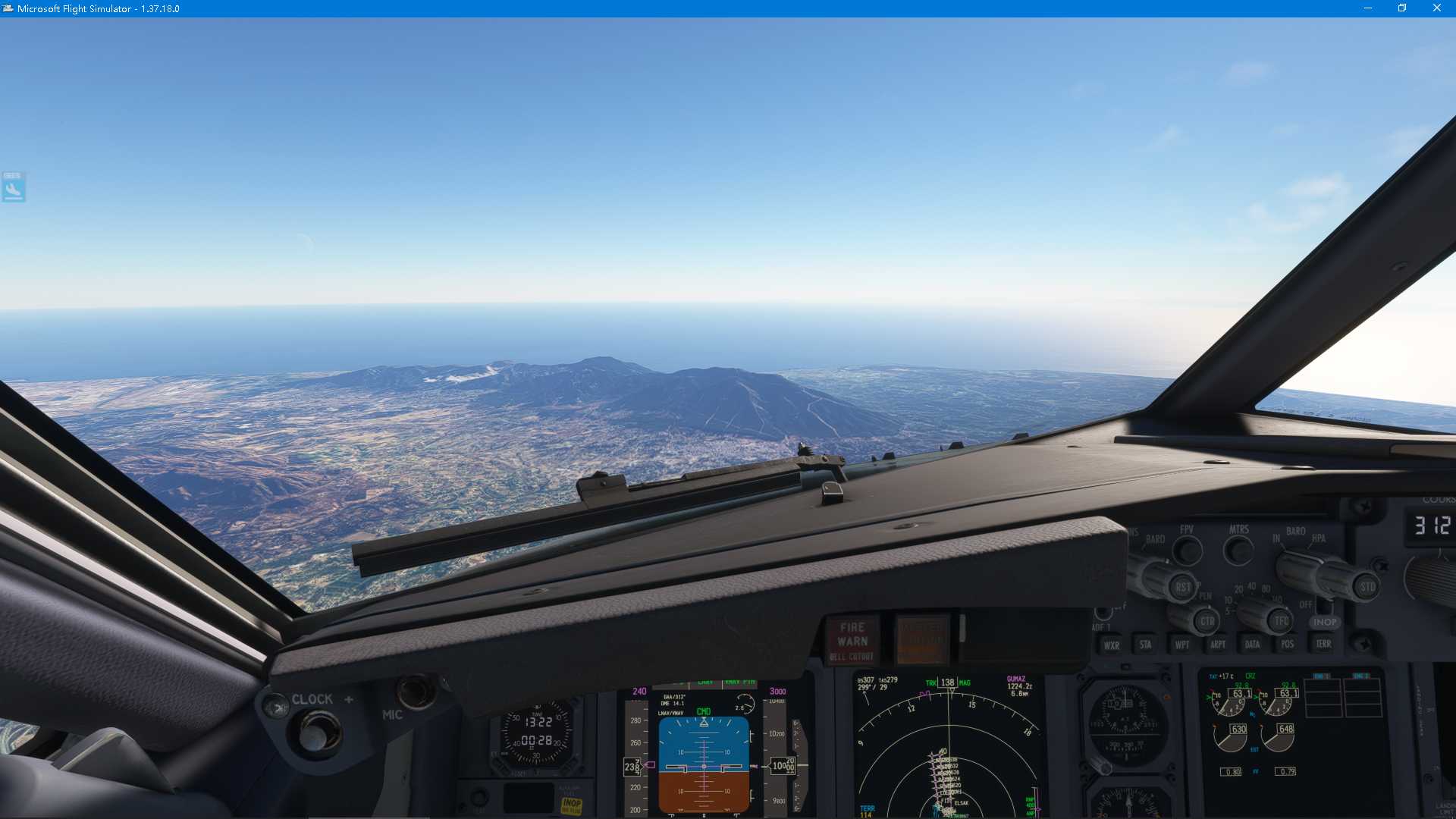Turn the CTR mode selector knob
1456x819 pixels.
1208,621
